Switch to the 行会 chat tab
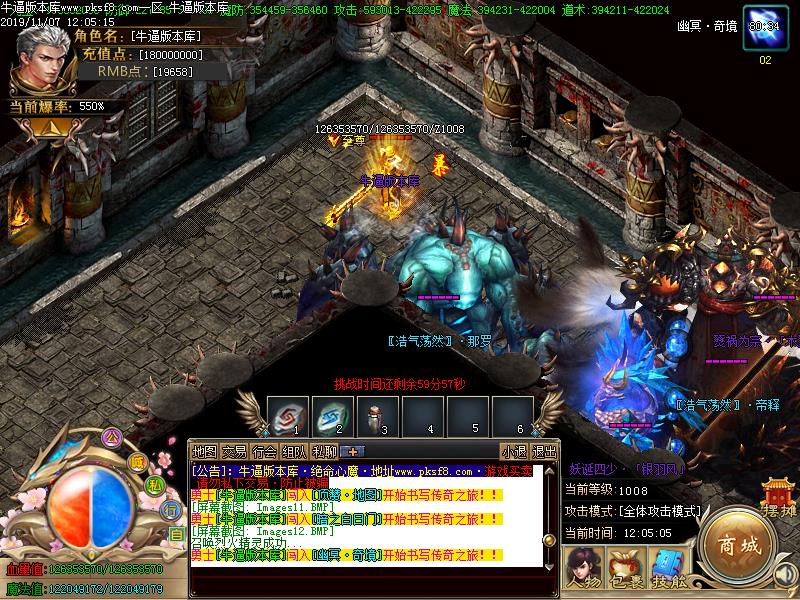This screenshot has width=800, height=600. pos(264,451)
